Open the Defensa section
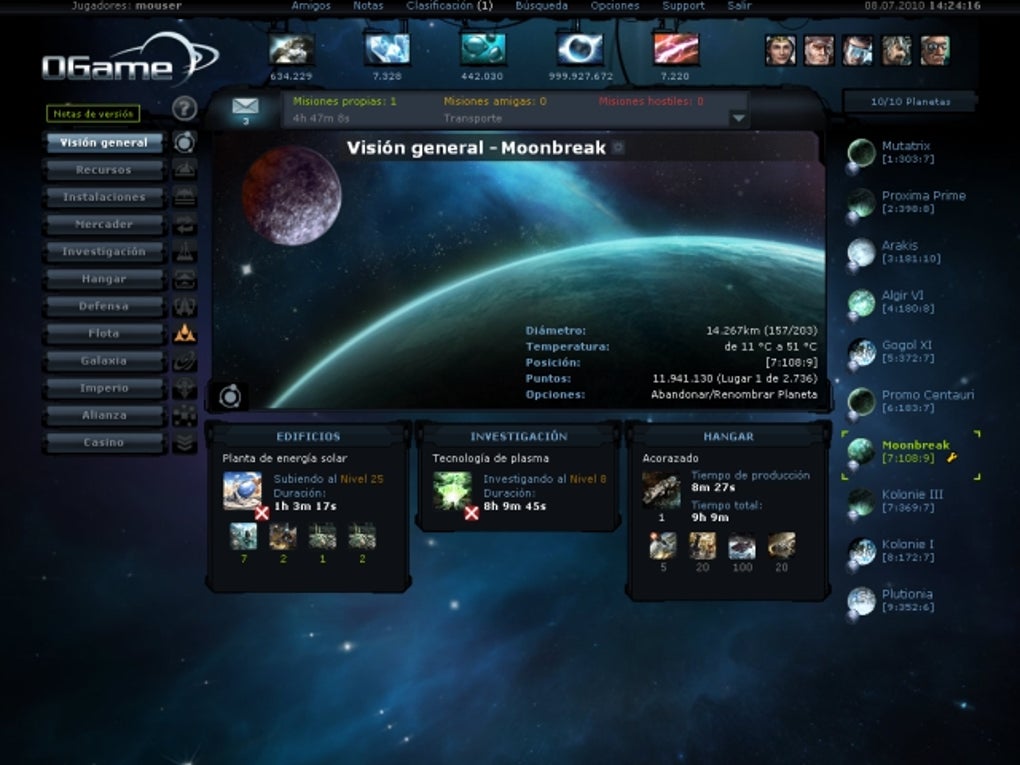Viewport: 1020px width, 765px height. (104, 306)
